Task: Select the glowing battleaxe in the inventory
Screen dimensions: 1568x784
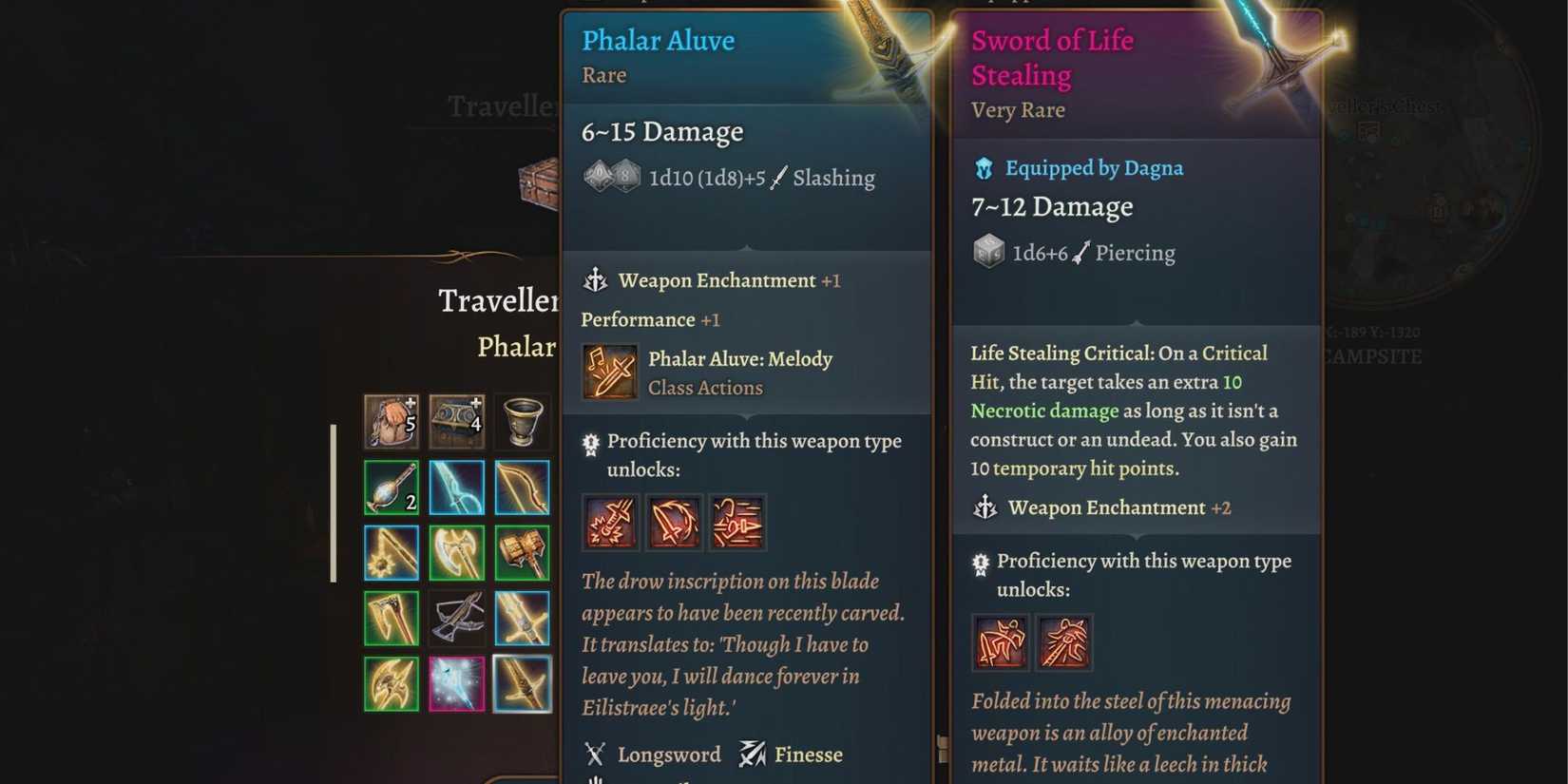Action: (456, 552)
